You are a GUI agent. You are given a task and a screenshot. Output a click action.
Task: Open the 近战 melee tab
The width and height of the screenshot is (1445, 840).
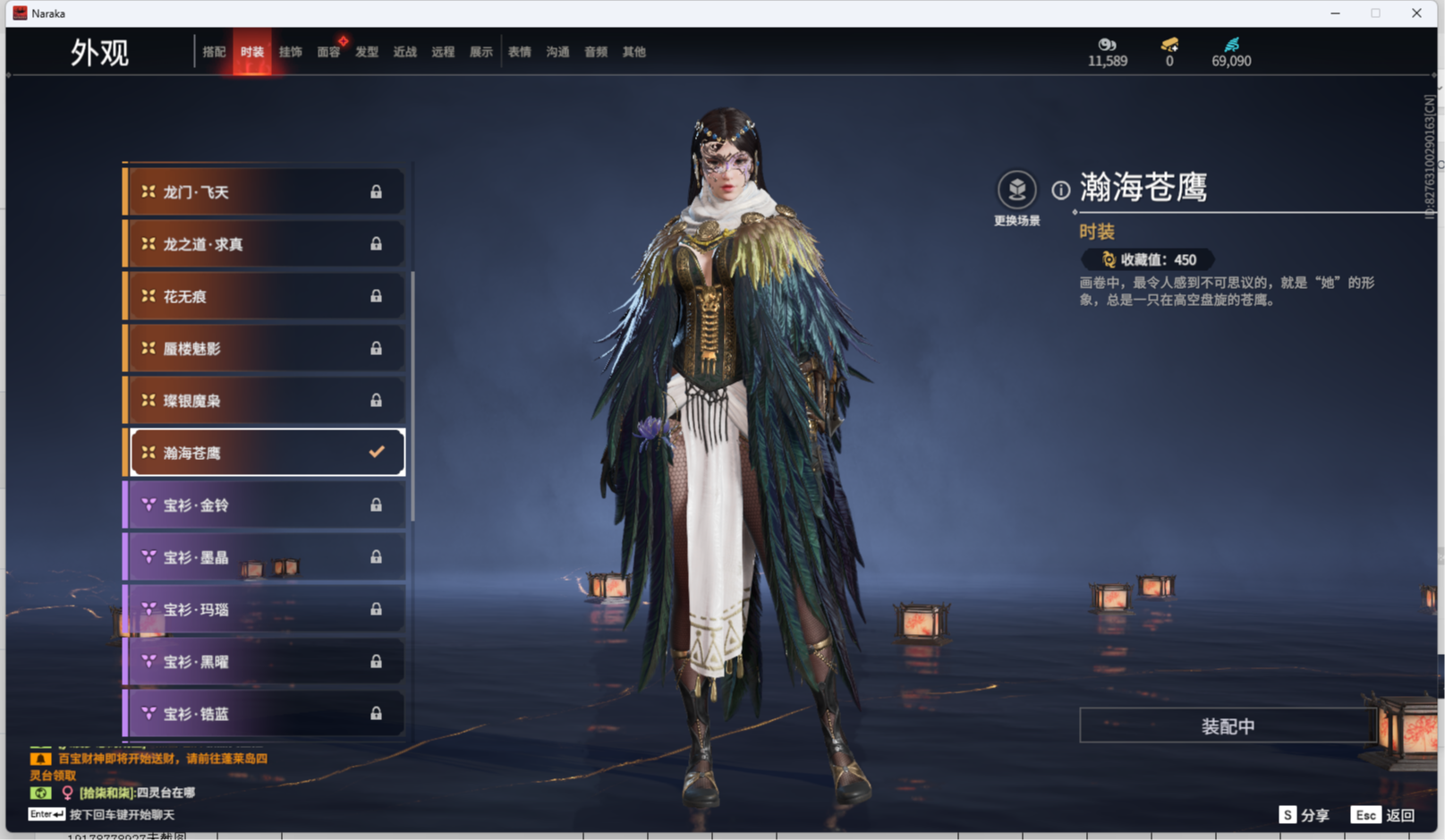(404, 52)
